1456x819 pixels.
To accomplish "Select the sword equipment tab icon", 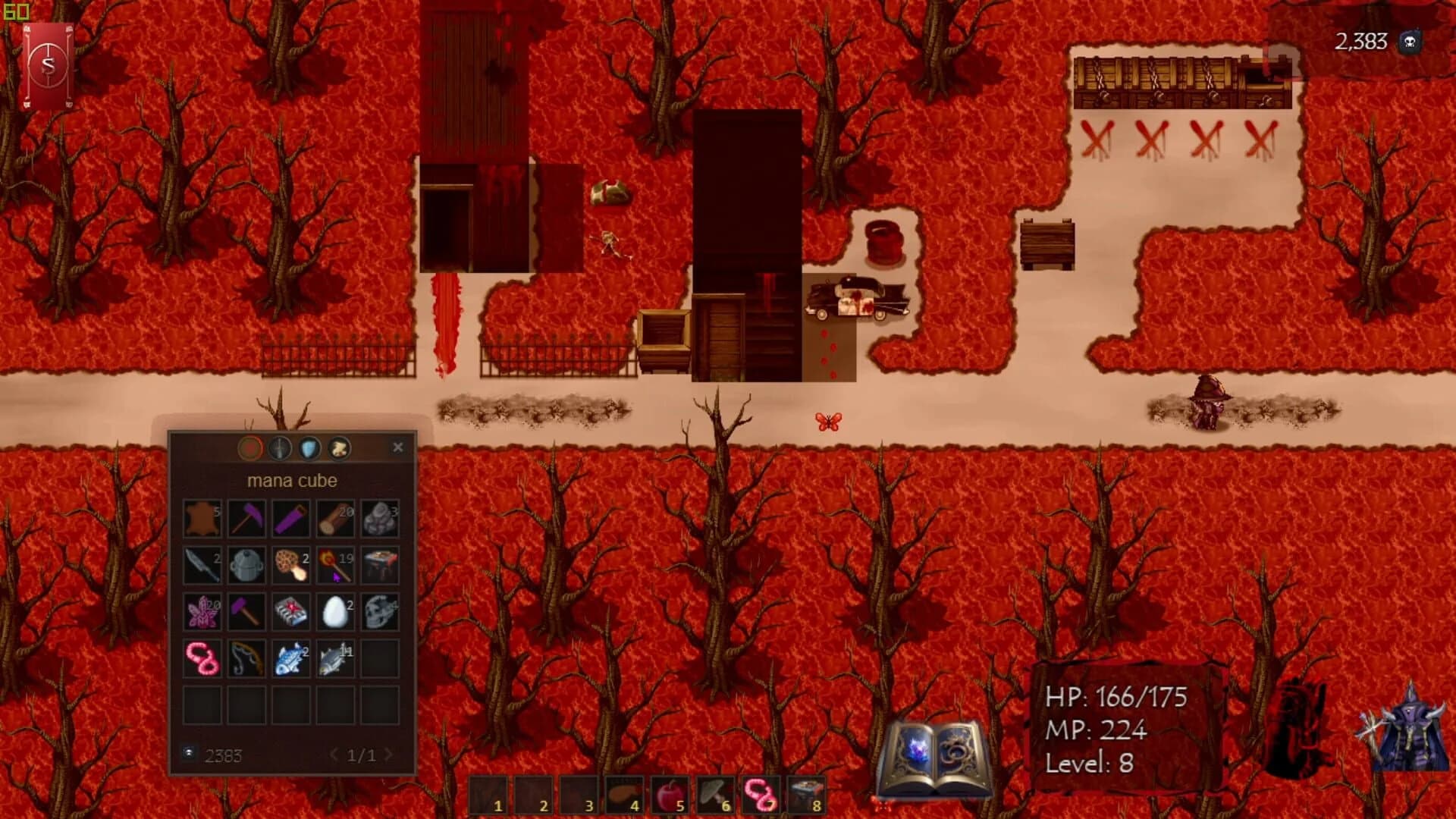I will 278,448.
